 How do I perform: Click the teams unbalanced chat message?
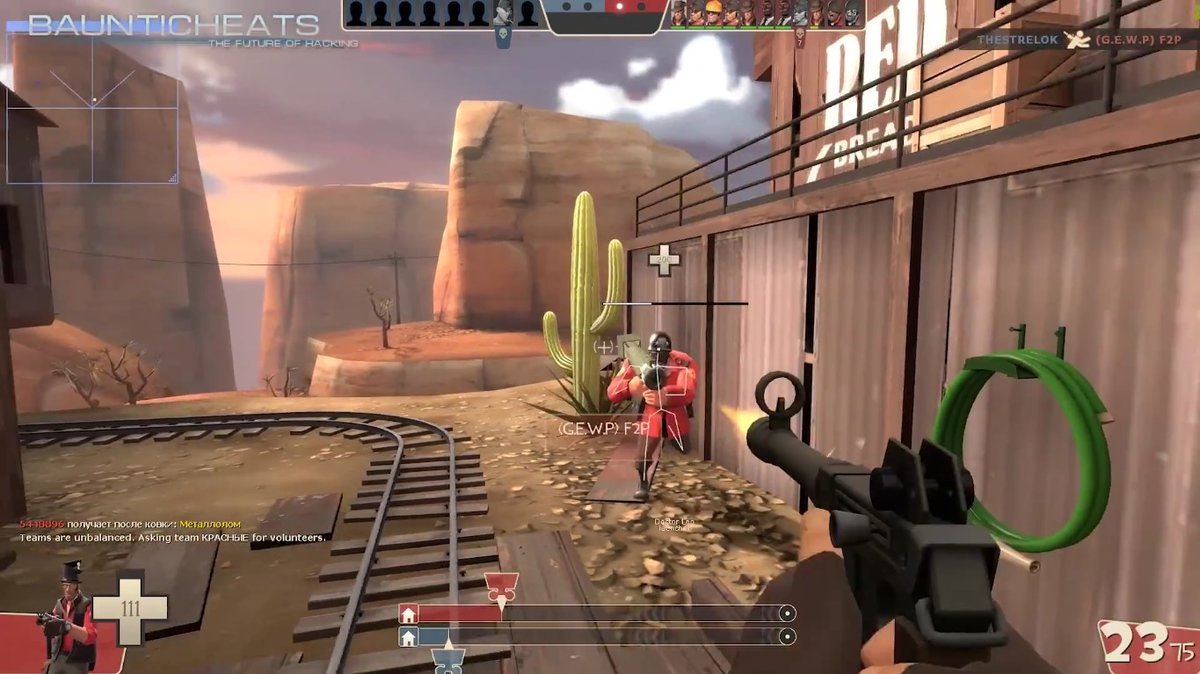coord(173,538)
